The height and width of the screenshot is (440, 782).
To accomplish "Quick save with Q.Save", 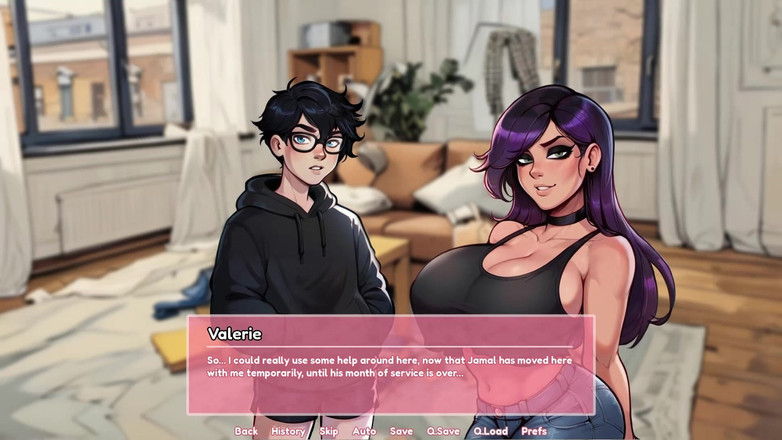I will click(x=443, y=431).
